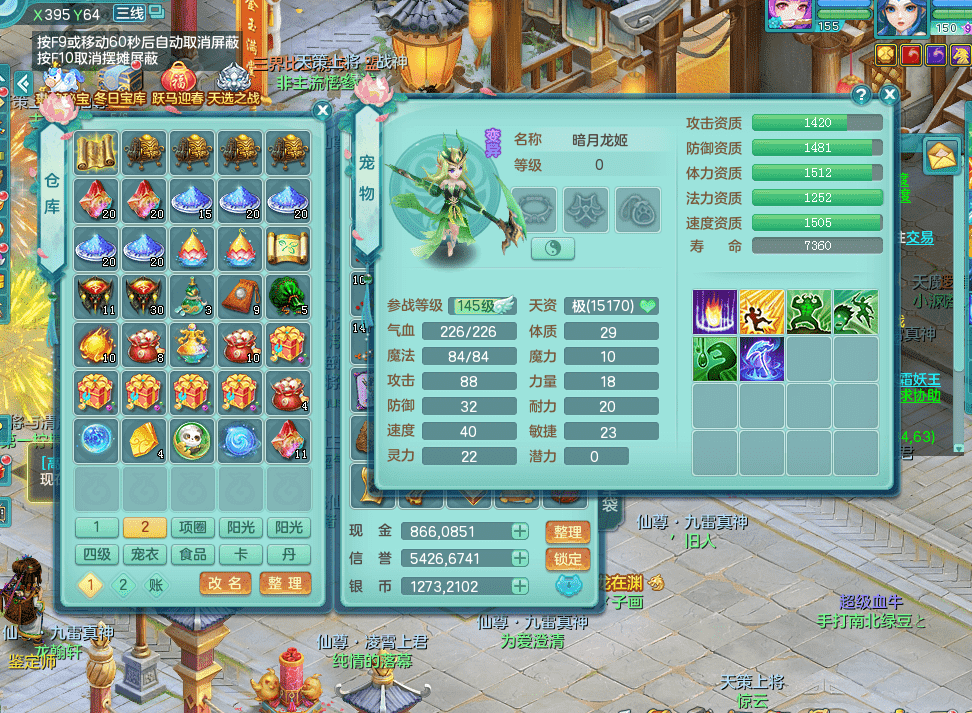This screenshot has width=972, height=713.
Task: Click the 锁定 lock button
Action: click(567, 559)
